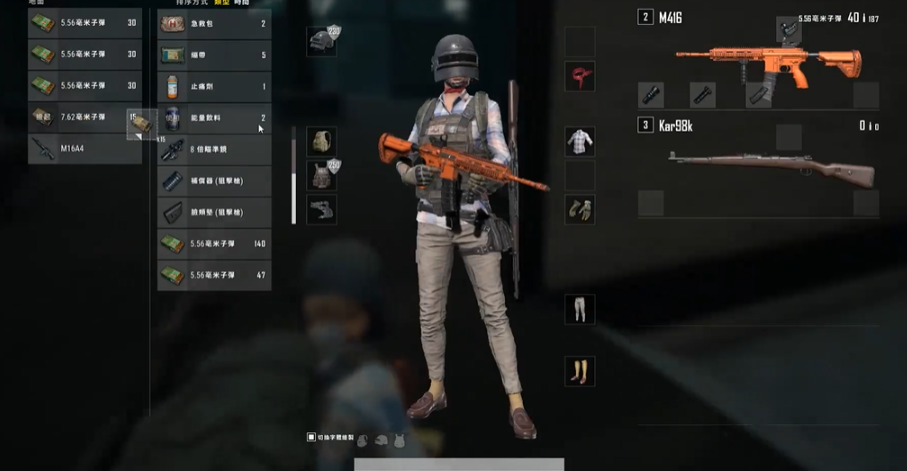Select the 5.56 ammo stack of 140

[214, 244]
